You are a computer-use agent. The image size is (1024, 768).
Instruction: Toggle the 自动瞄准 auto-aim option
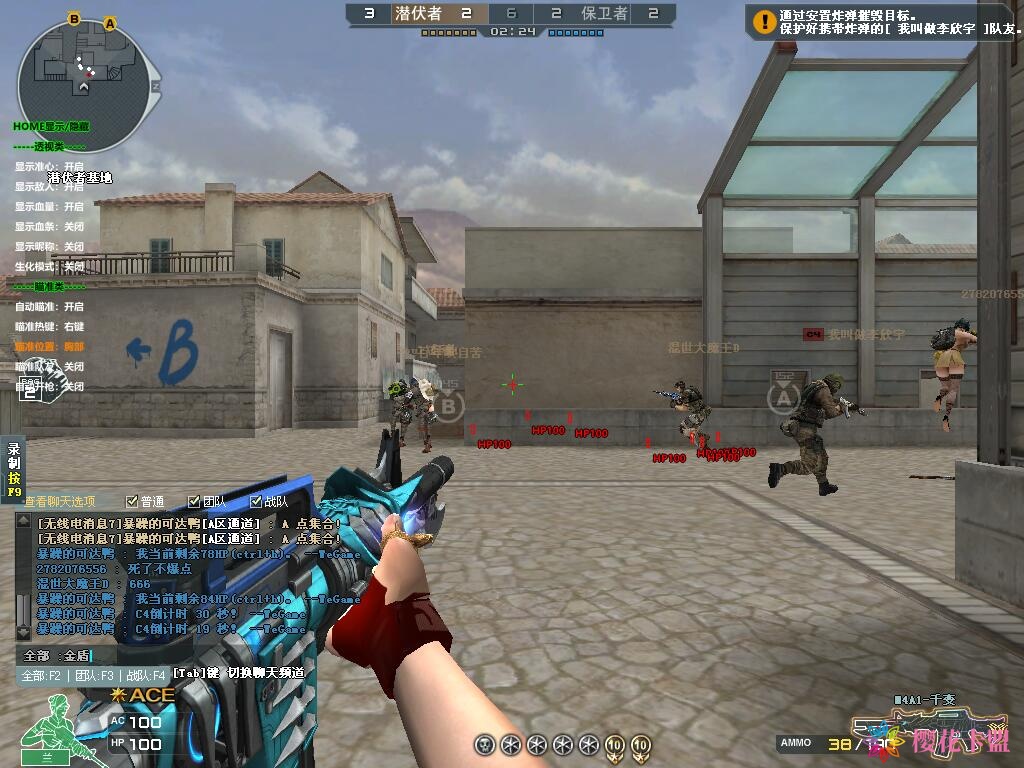tap(49, 307)
